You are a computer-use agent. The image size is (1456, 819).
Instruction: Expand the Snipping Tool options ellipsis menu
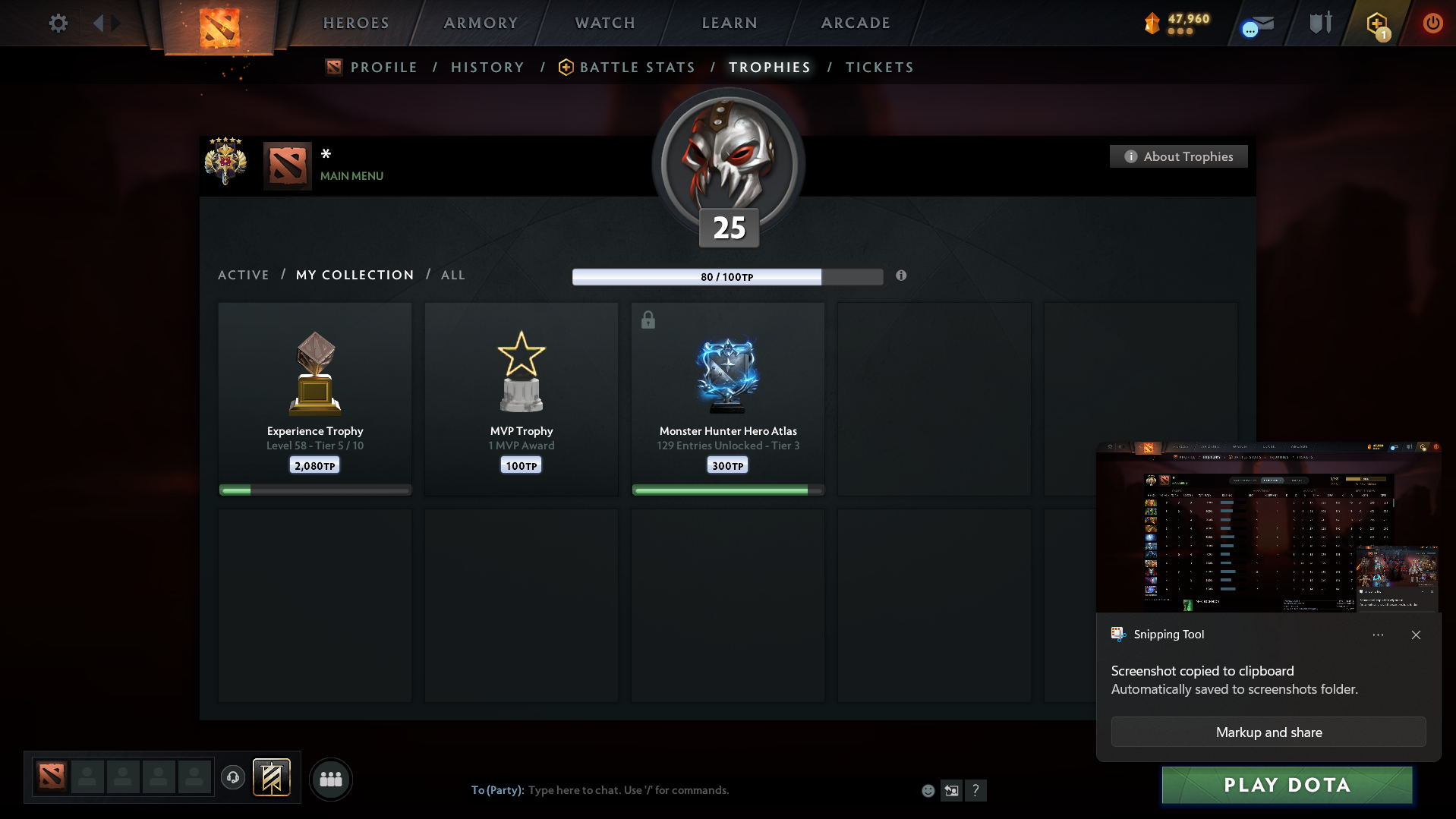[x=1379, y=635]
